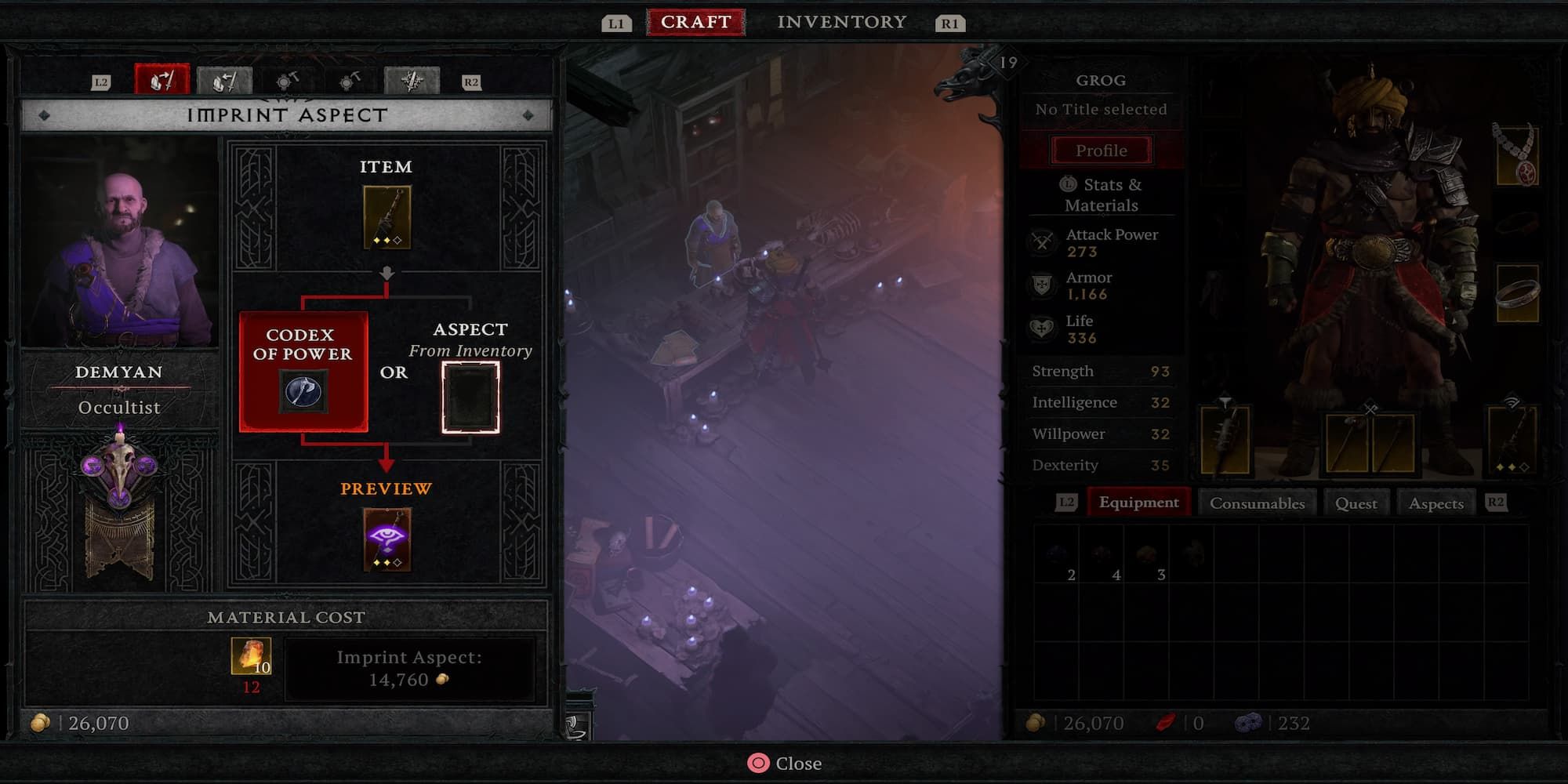Select the highlighted red Imprint Aspect category tab
The width and height of the screenshot is (1568, 784).
pos(162,80)
